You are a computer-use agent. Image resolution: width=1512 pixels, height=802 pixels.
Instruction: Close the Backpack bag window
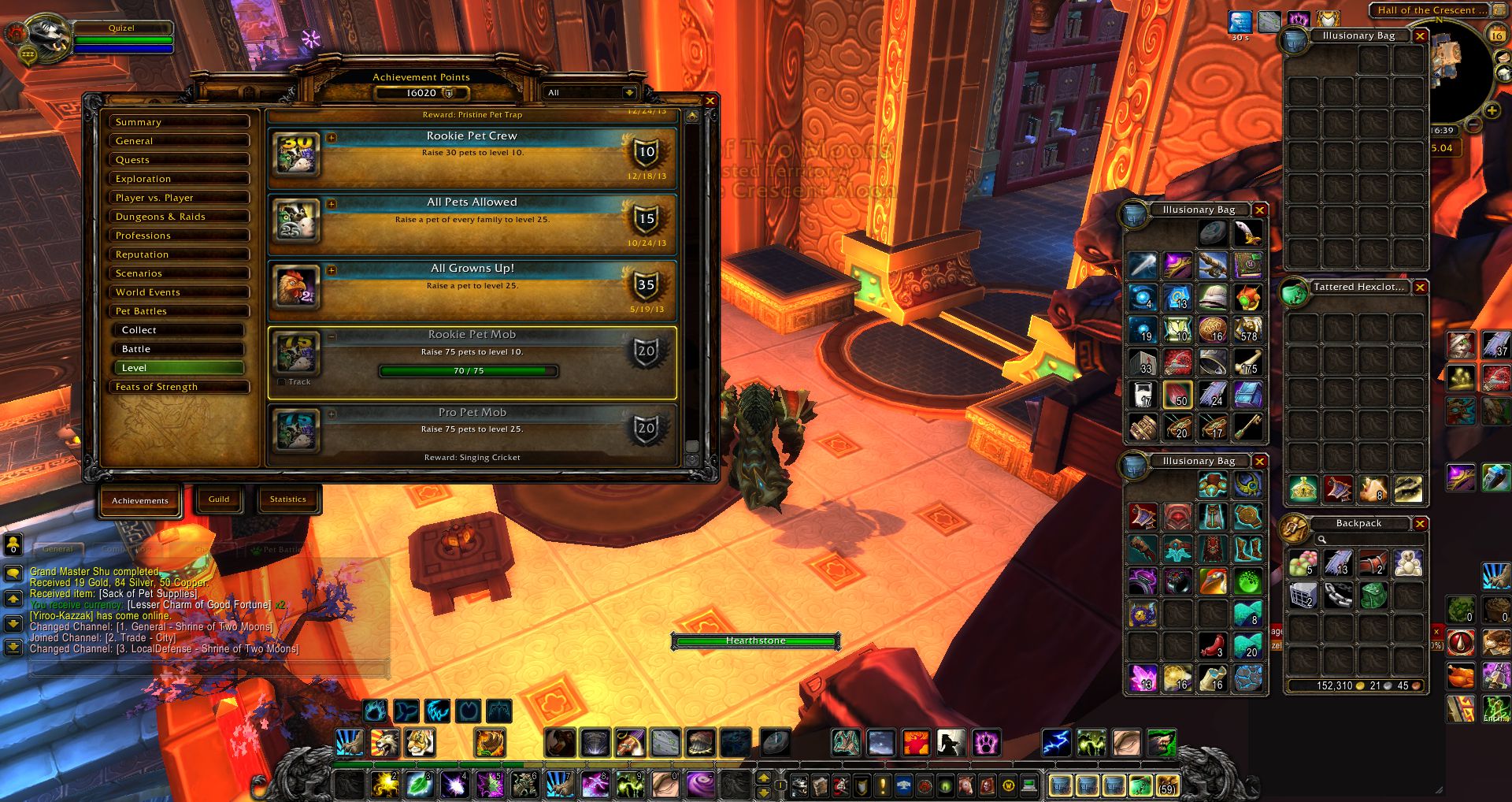tap(1420, 524)
